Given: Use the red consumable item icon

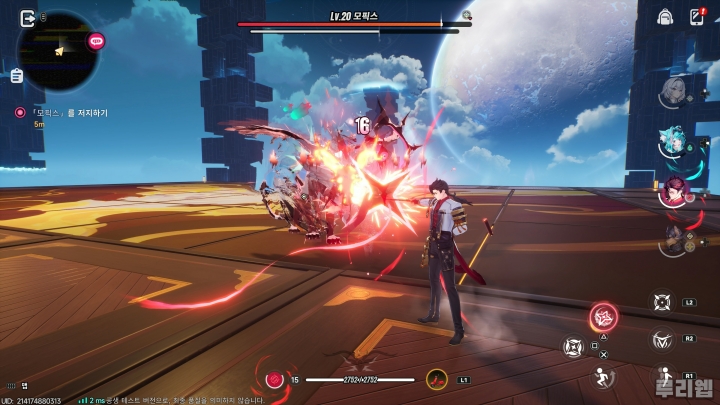Looking at the screenshot, I should pos(274,379).
